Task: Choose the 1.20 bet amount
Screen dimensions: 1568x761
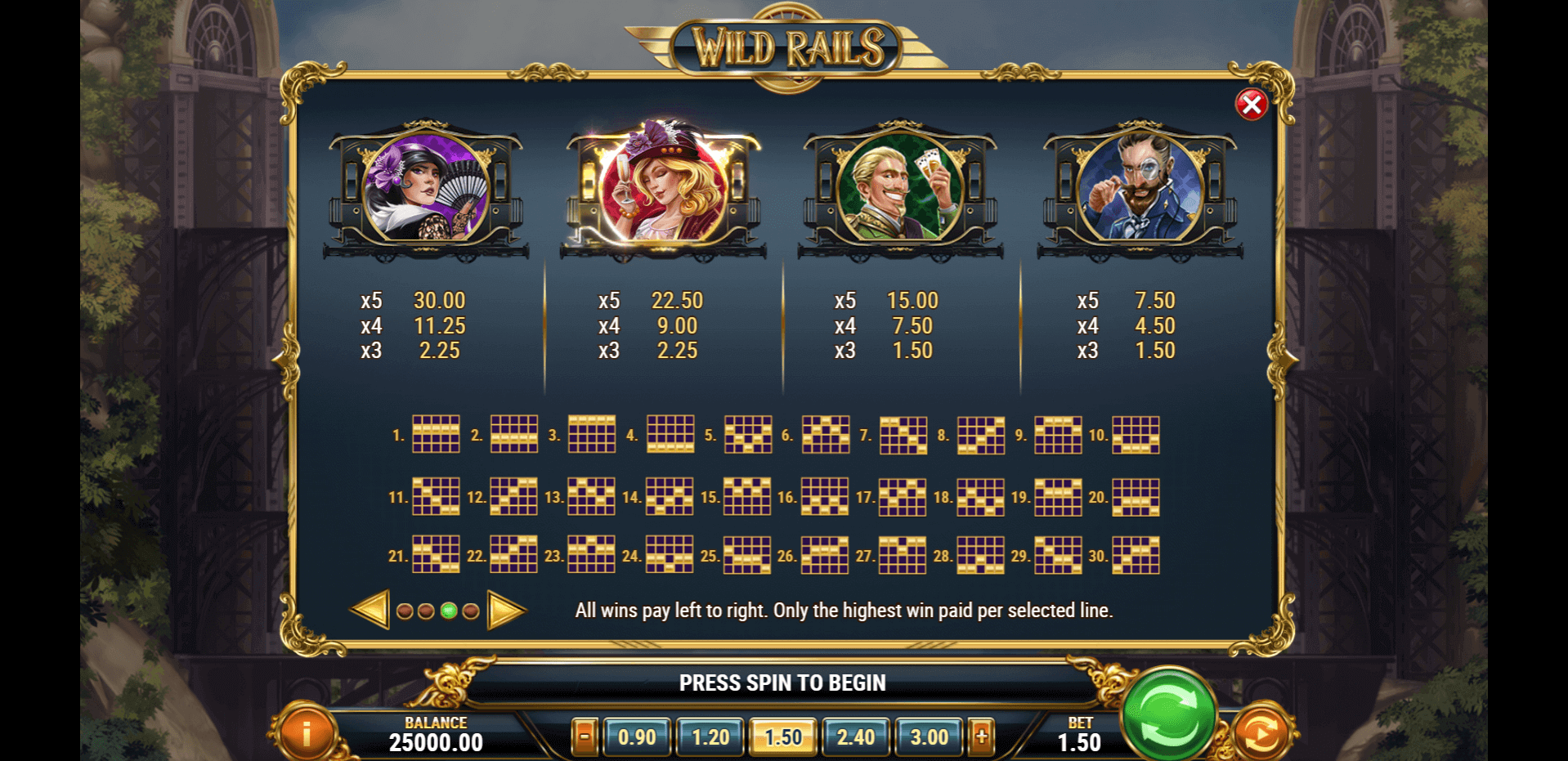Action: tap(710, 737)
